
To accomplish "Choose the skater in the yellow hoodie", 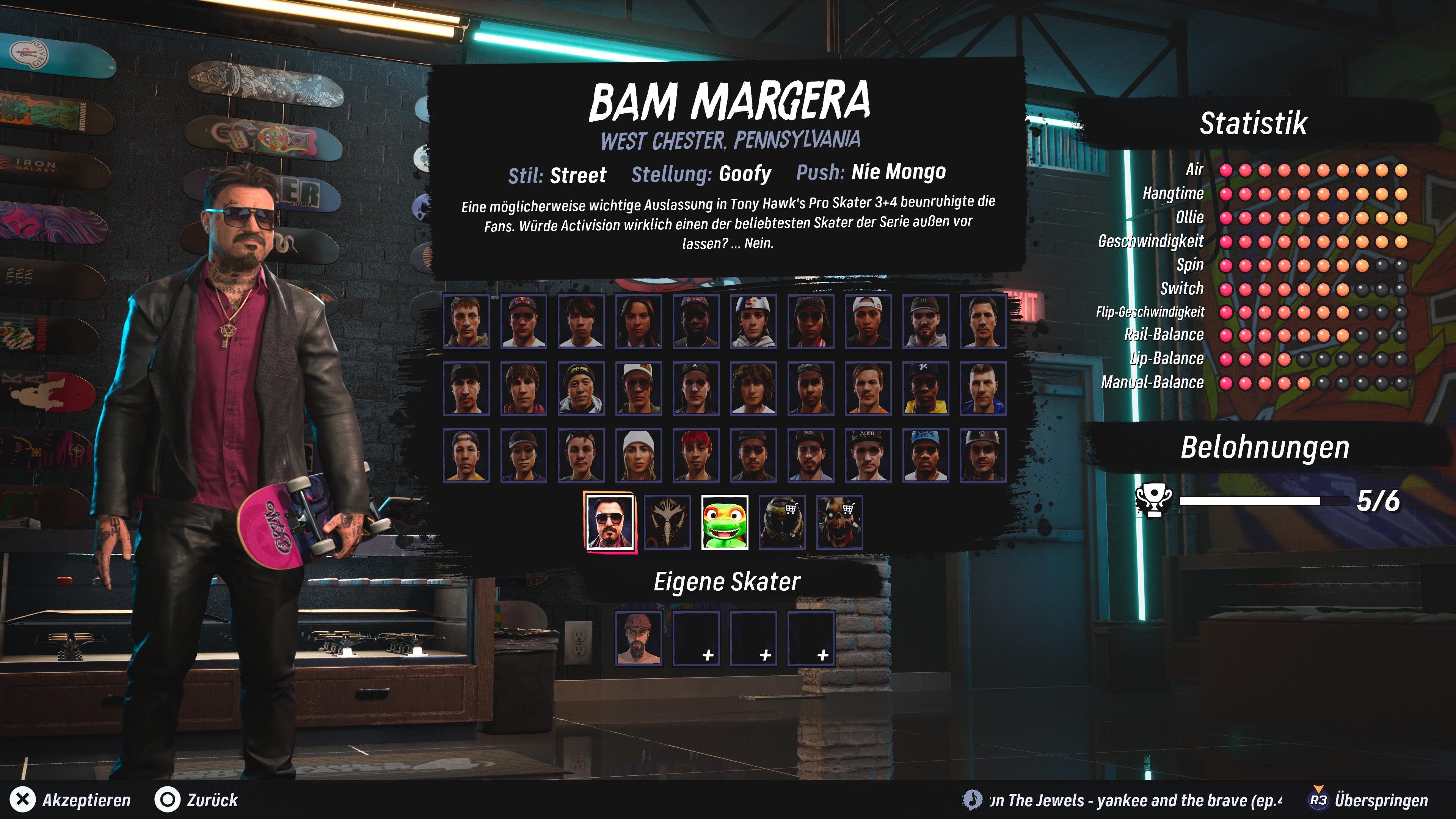I will (x=925, y=388).
